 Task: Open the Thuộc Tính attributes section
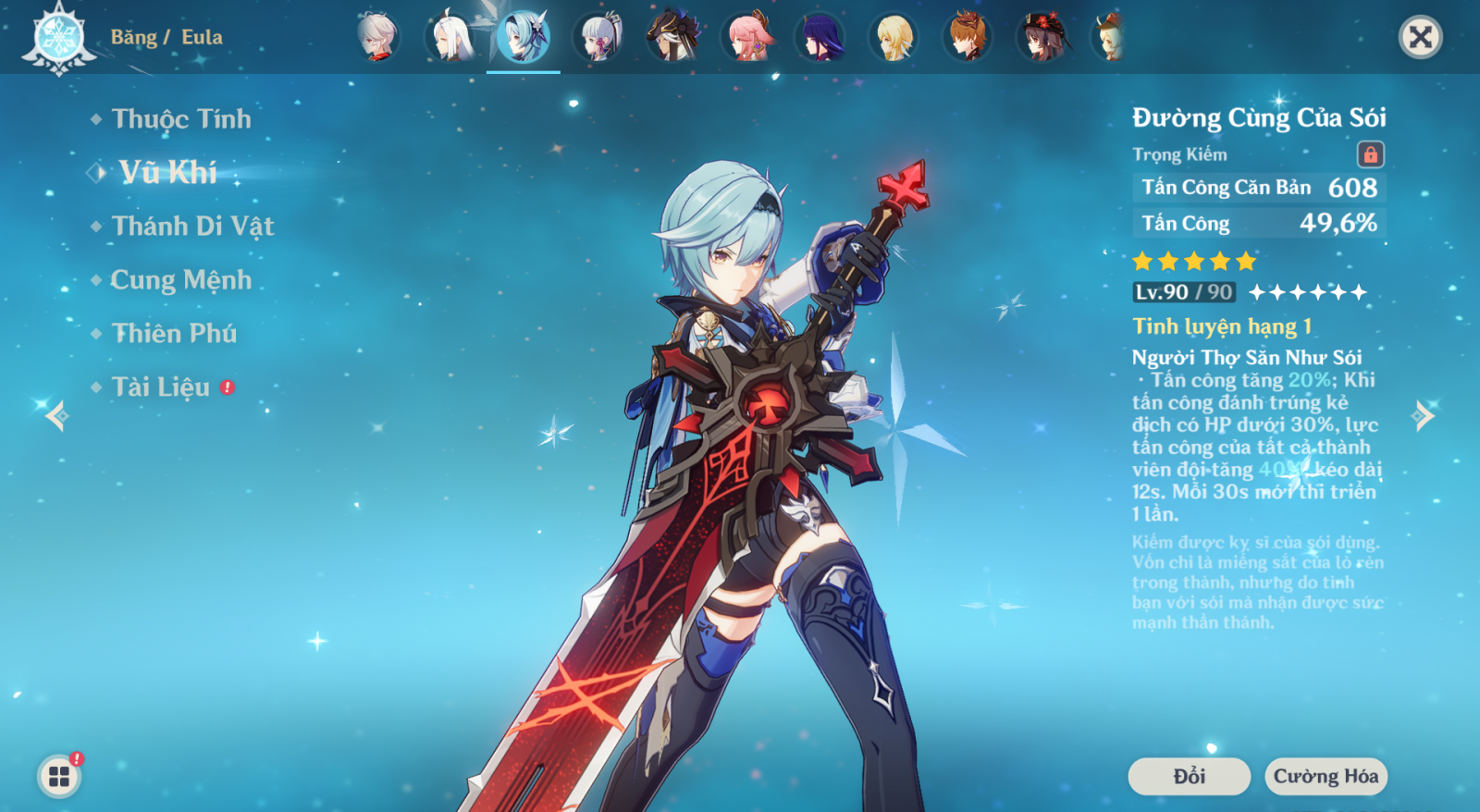[x=180, y=119]
